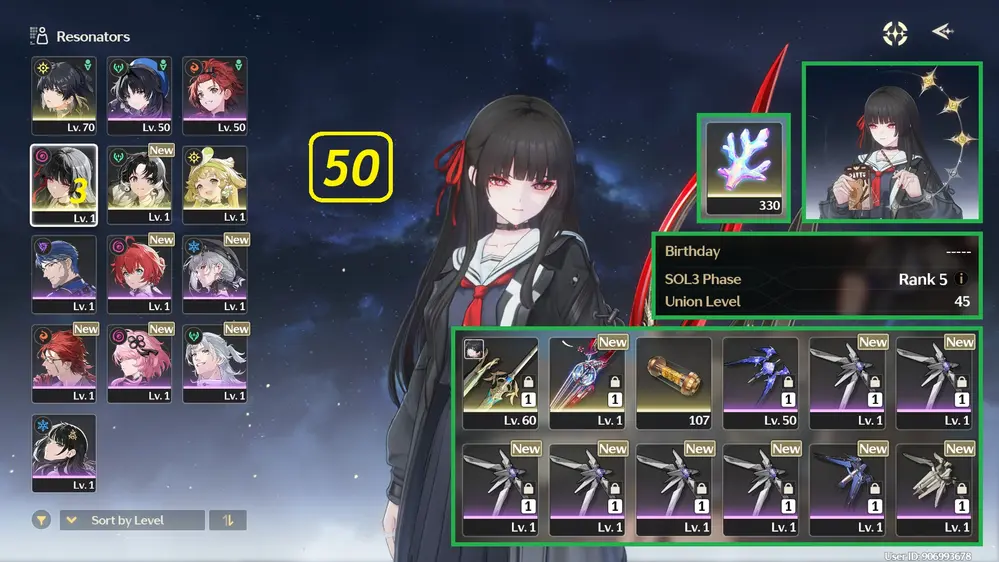Open the Sort by Level dropdown
Viewport: 999px width, 562px height.
click(x=132, y=520)
